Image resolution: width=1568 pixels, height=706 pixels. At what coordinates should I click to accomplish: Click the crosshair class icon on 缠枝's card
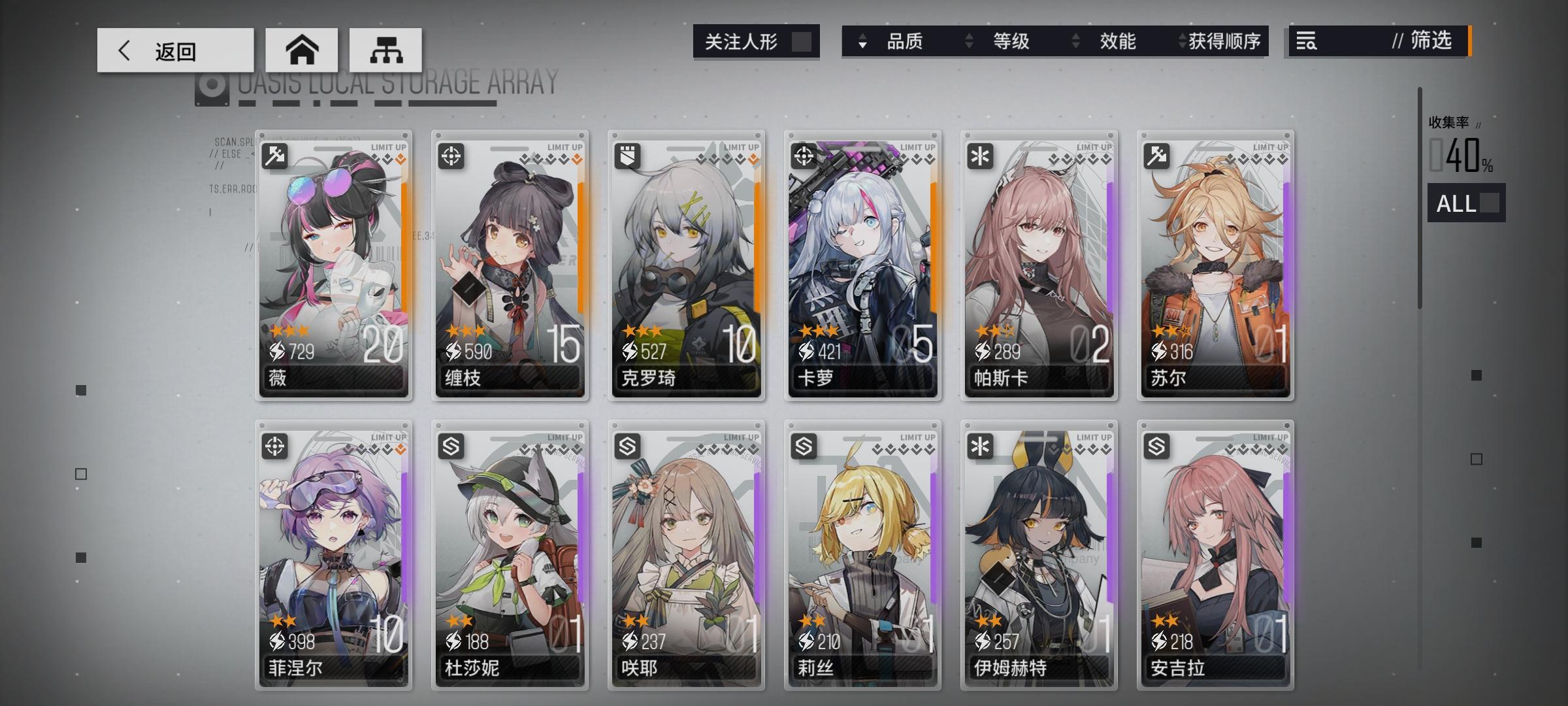(452, 154)
